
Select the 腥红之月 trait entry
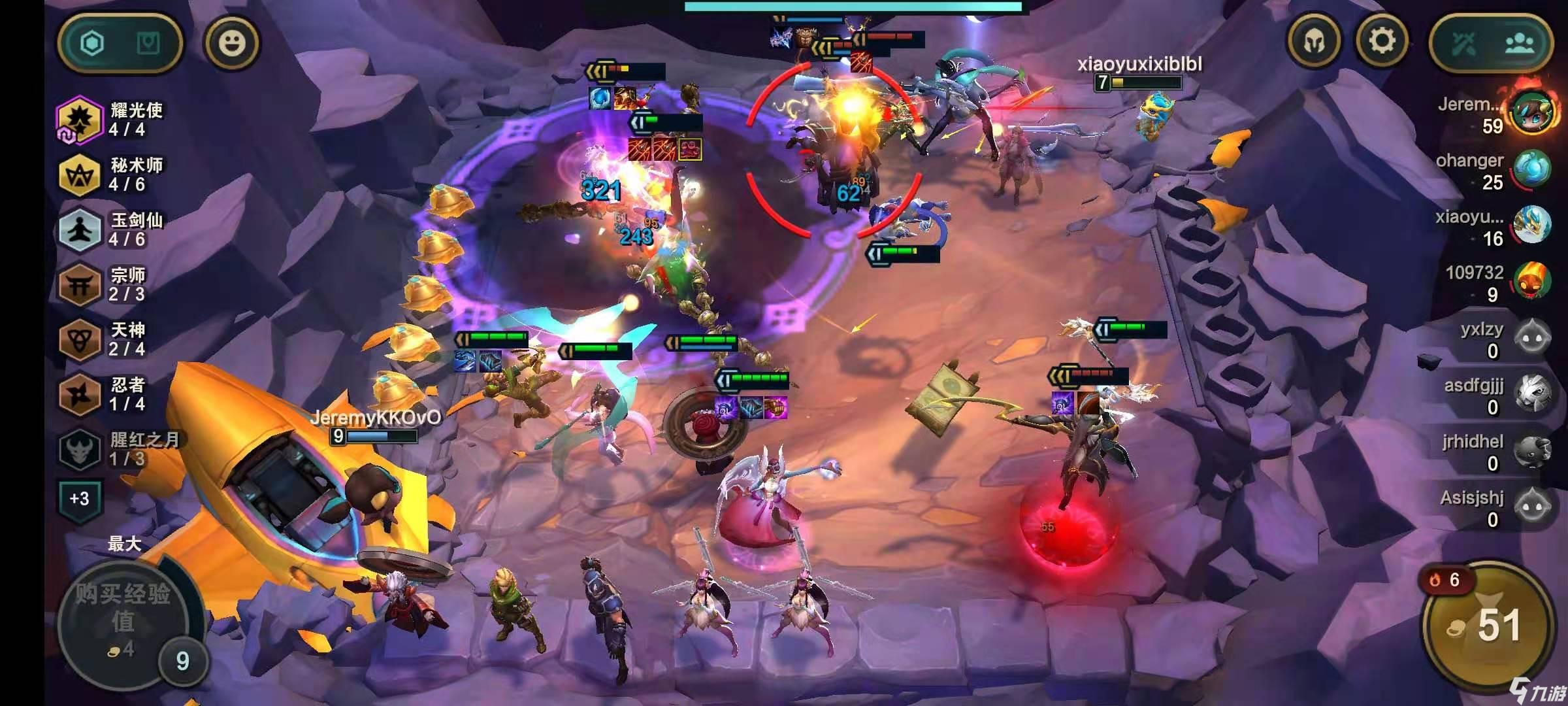[118, 449]
